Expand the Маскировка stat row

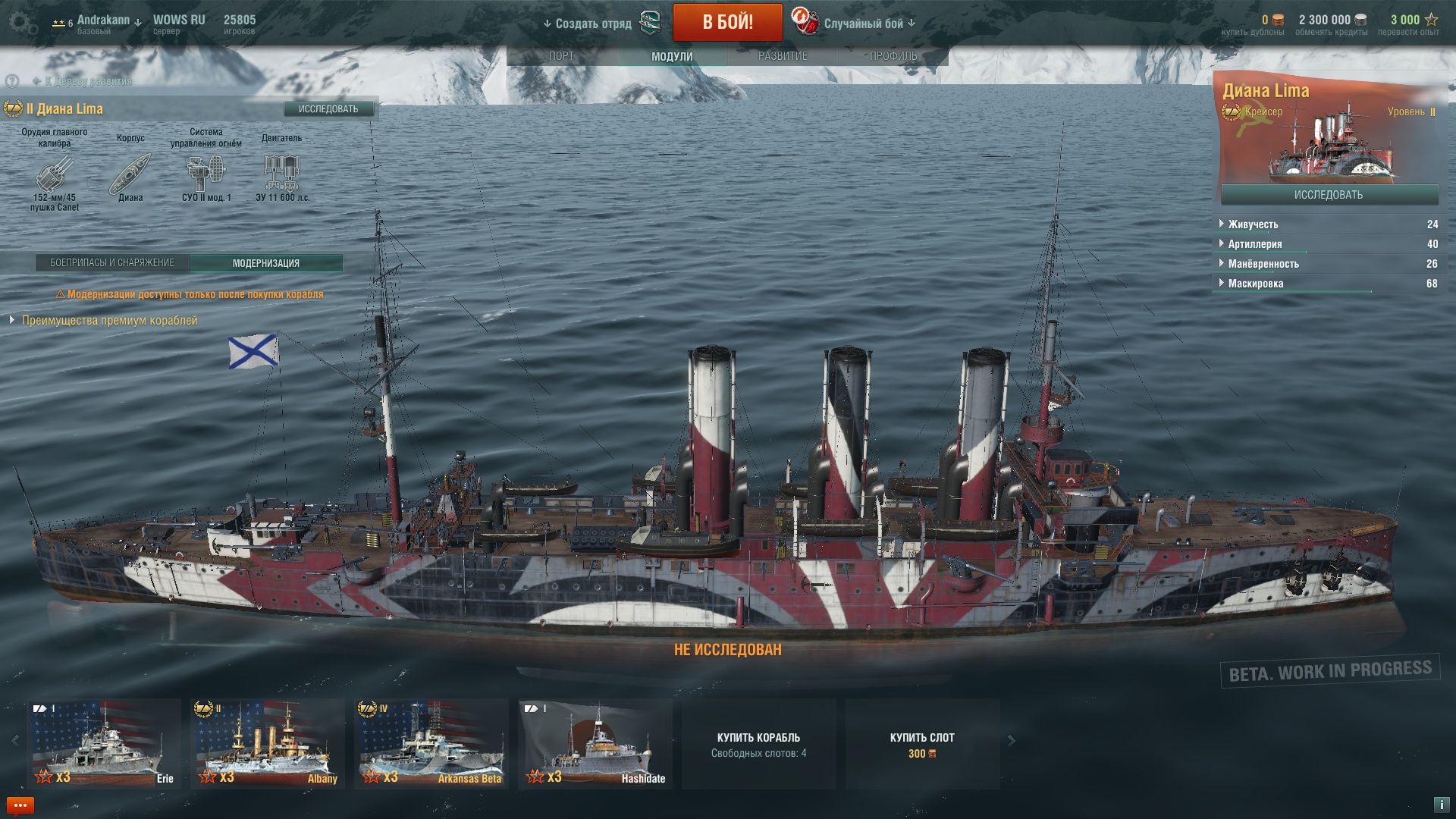[1256, 284]
